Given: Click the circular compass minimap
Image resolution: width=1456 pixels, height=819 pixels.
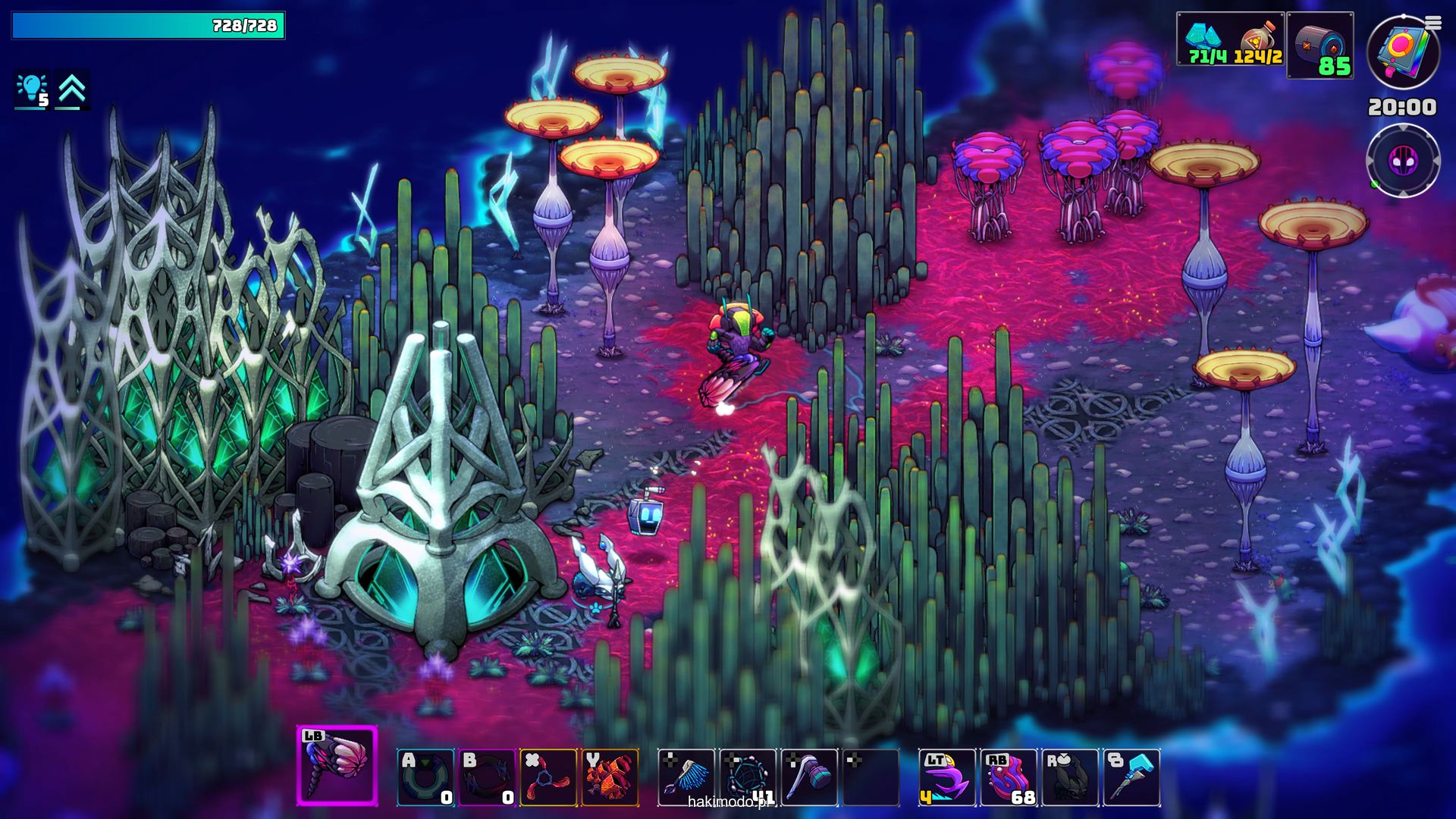Looking at the screenshot, I should tap(1403, 161).
